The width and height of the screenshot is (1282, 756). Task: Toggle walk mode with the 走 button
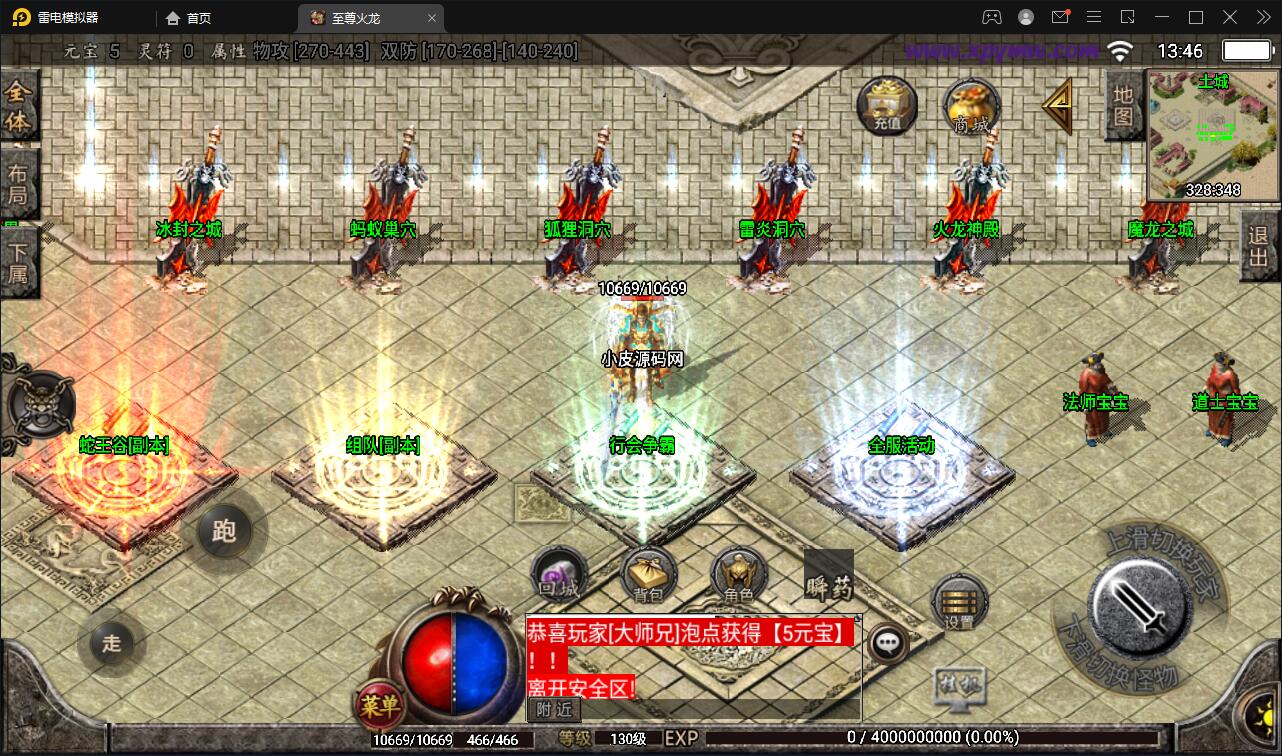pos(111,642)
